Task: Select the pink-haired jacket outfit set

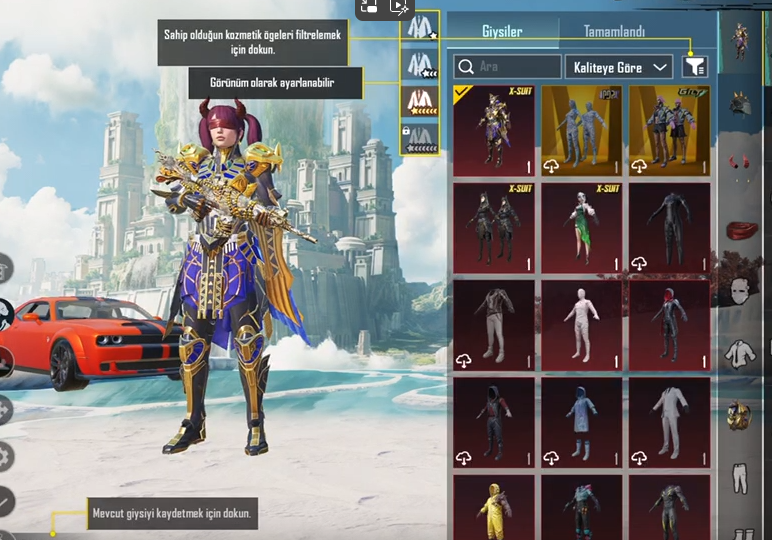Action: coord(669,130)
